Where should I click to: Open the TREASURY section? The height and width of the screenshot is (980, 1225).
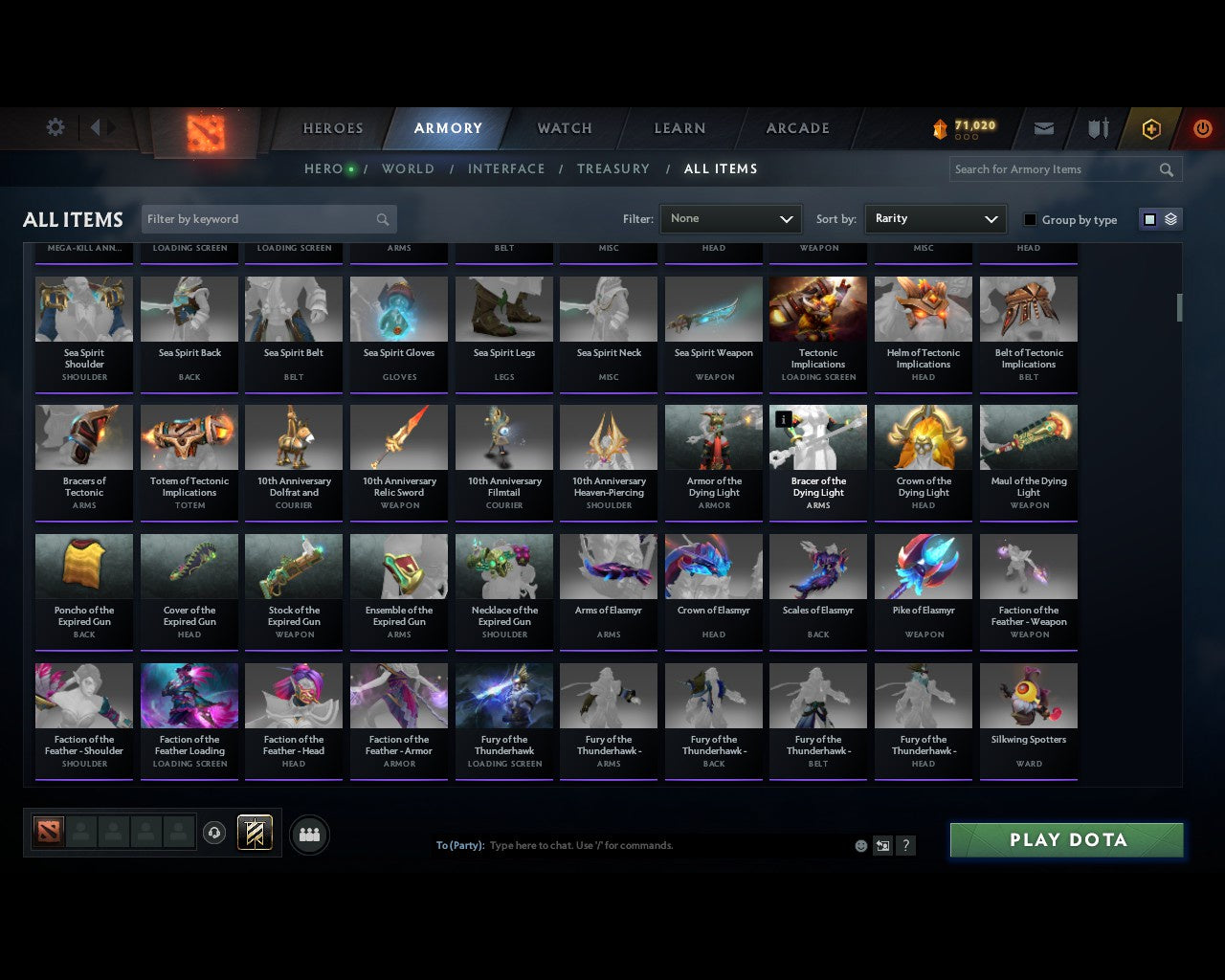coord(612,168)
